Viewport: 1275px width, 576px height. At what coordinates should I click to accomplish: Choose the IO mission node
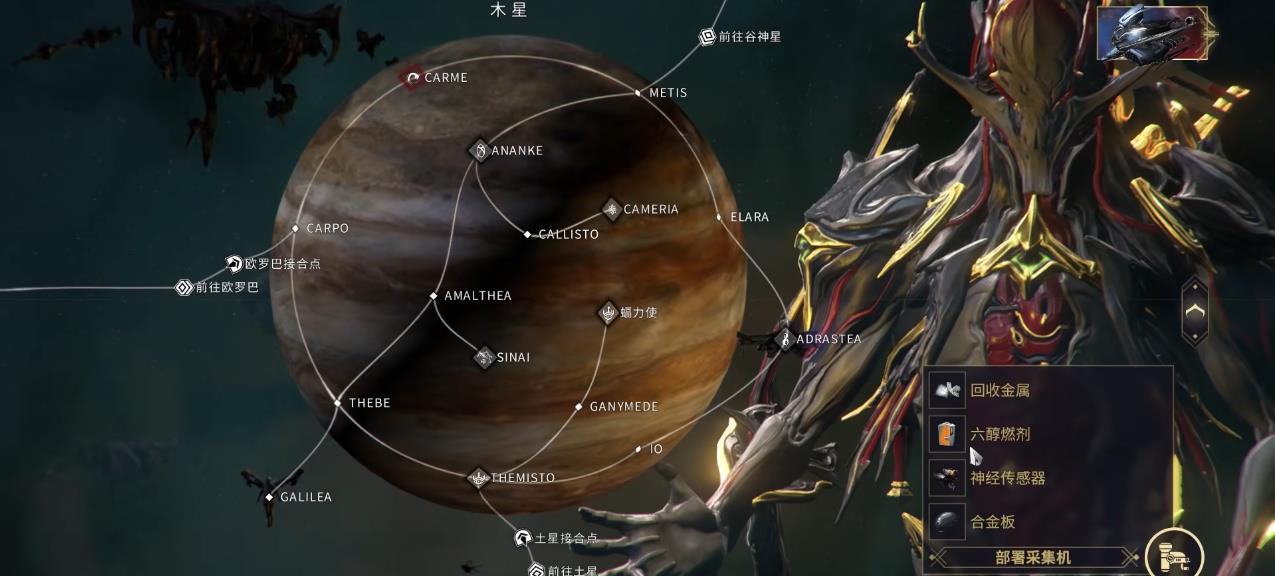point(638,450)
